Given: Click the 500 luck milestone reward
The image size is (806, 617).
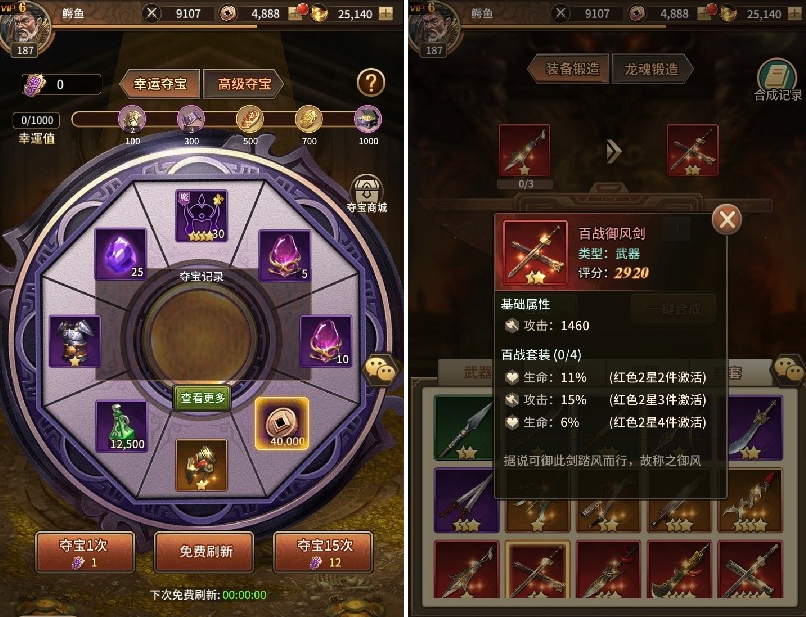Looking at the screenshot, I should (249, 120).
